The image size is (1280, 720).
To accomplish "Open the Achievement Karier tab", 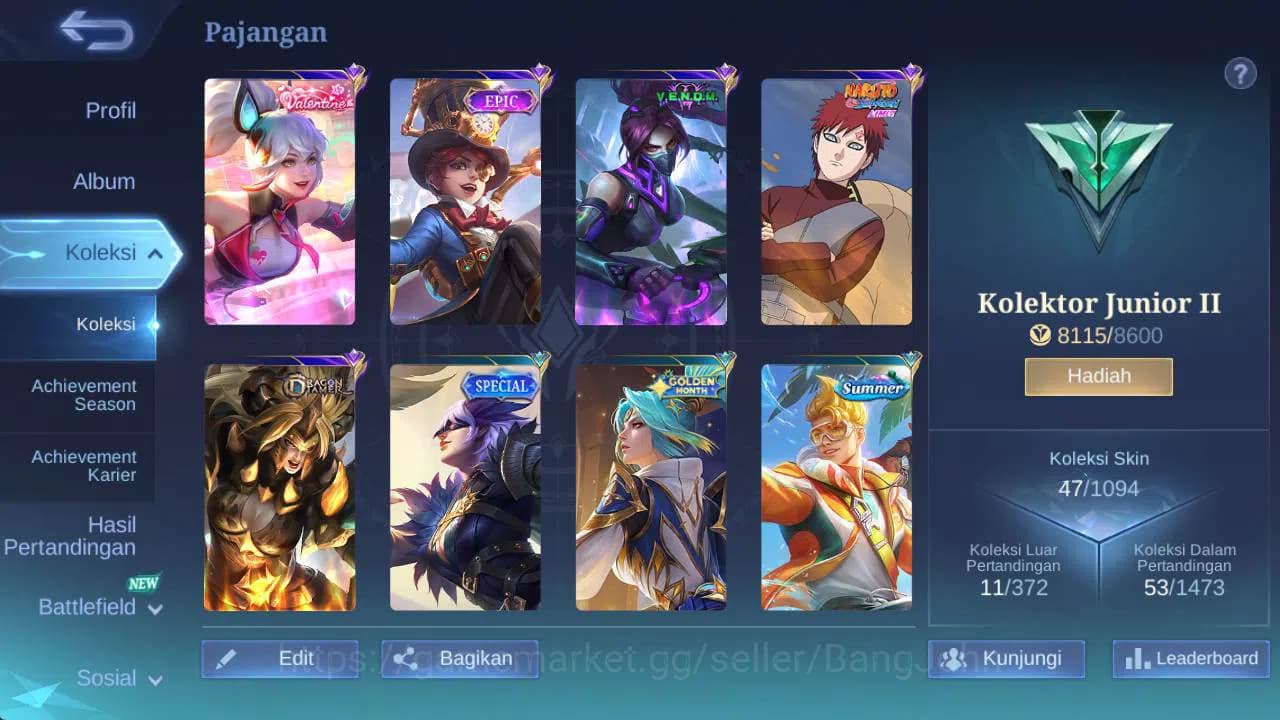I will 82,467.
